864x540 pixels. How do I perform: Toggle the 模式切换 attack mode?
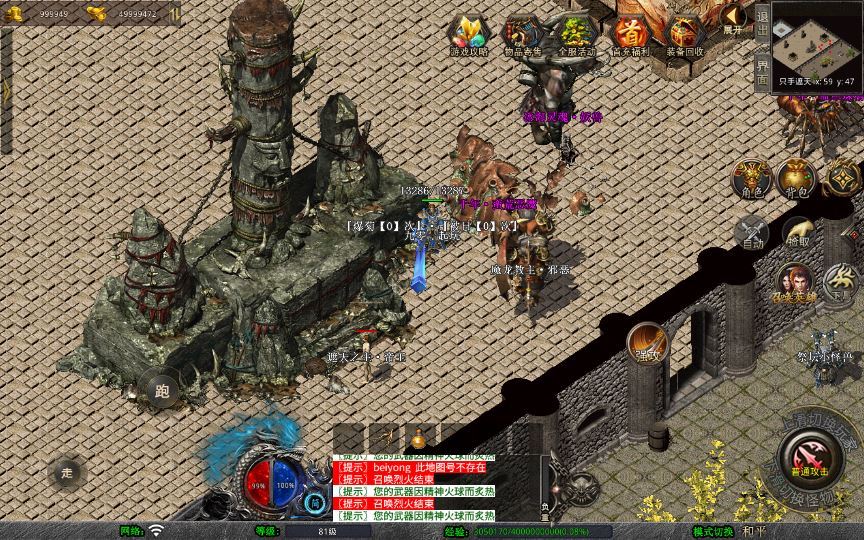(716, 531)
